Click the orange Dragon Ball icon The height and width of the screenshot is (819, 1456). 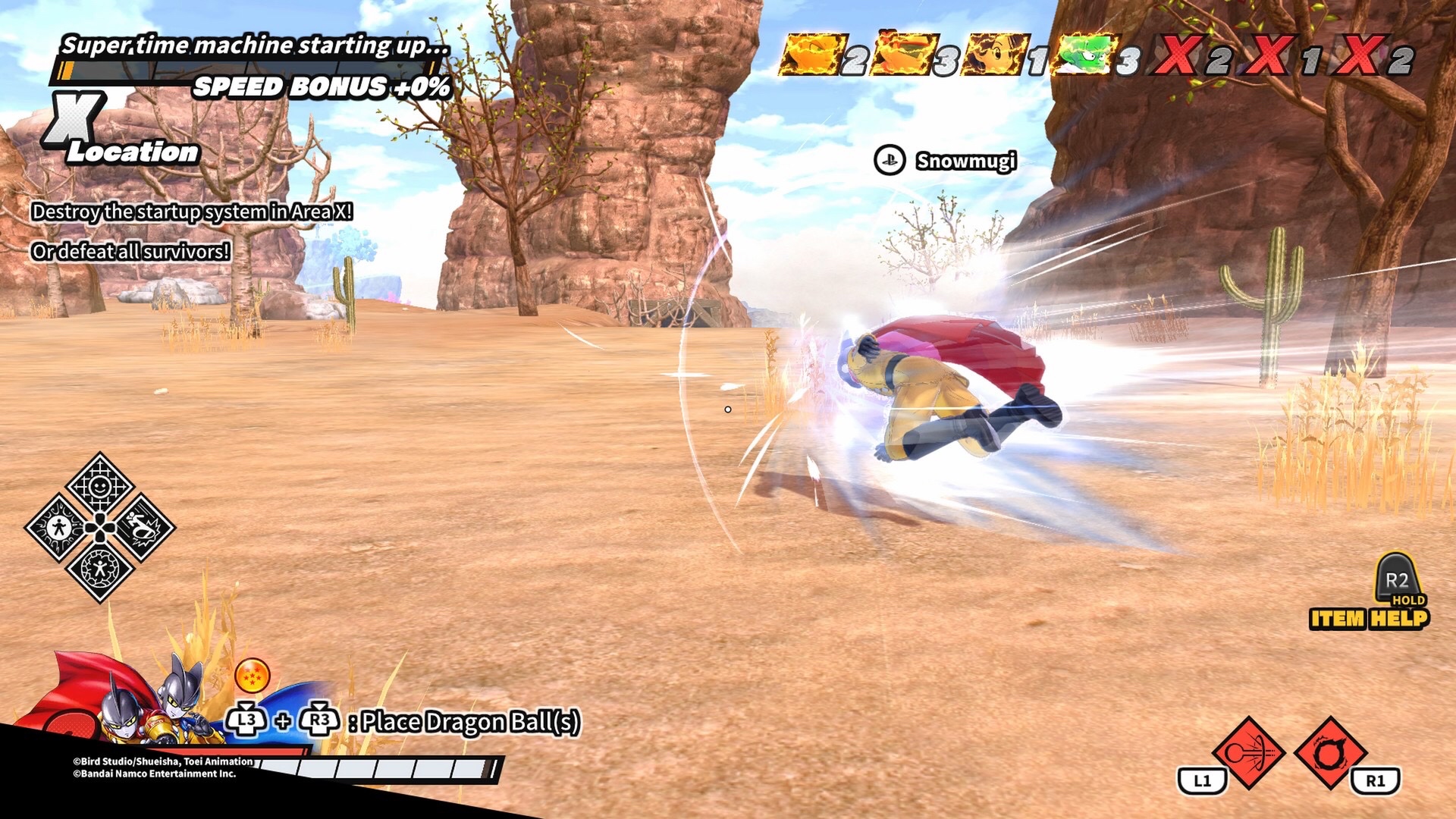253,675
